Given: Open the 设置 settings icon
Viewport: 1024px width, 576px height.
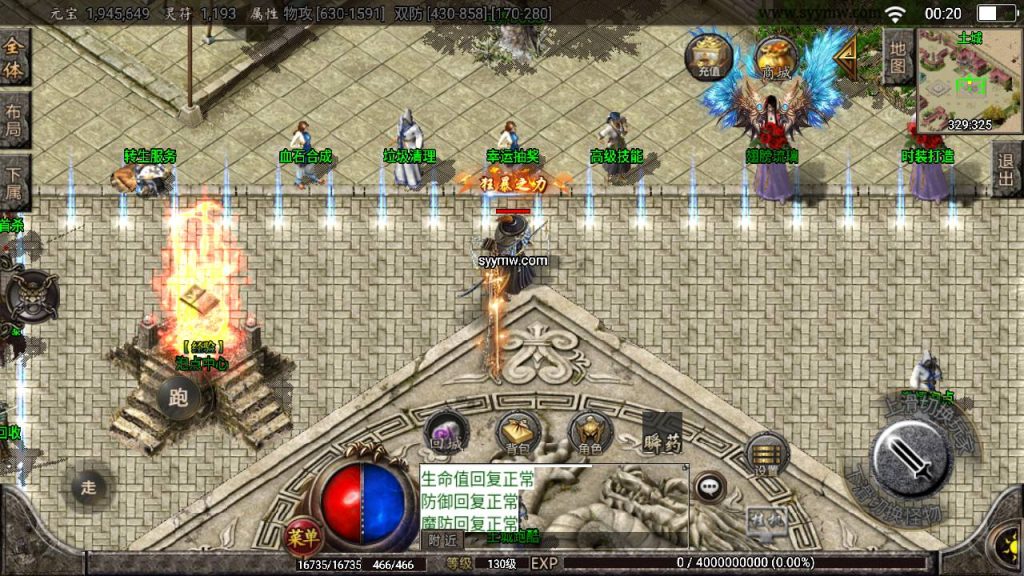Looking at the screenshot, I should [x=766, y=455].
